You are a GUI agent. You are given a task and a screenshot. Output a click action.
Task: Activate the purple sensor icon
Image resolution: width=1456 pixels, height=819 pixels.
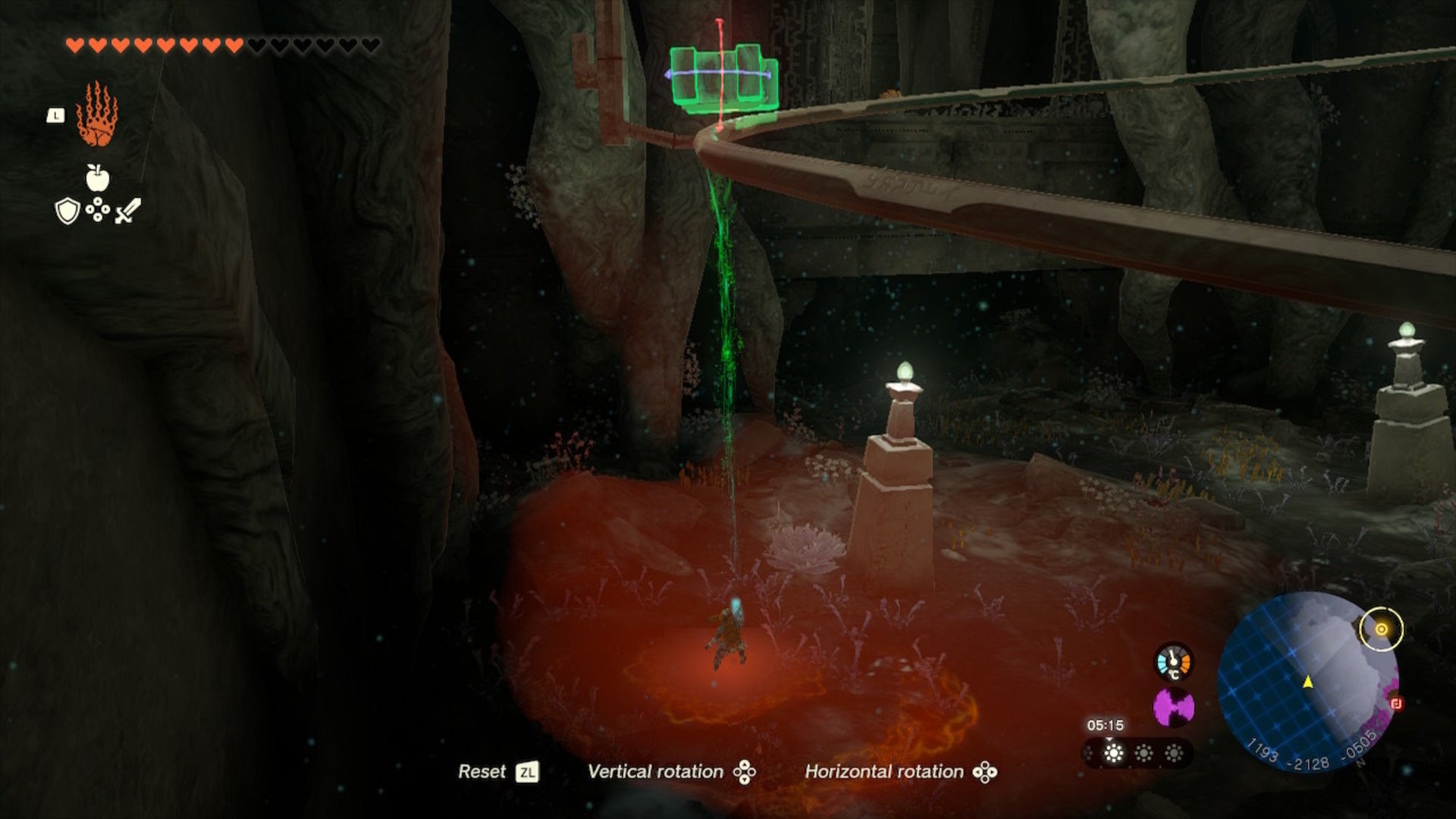[x=1173, y=708]
